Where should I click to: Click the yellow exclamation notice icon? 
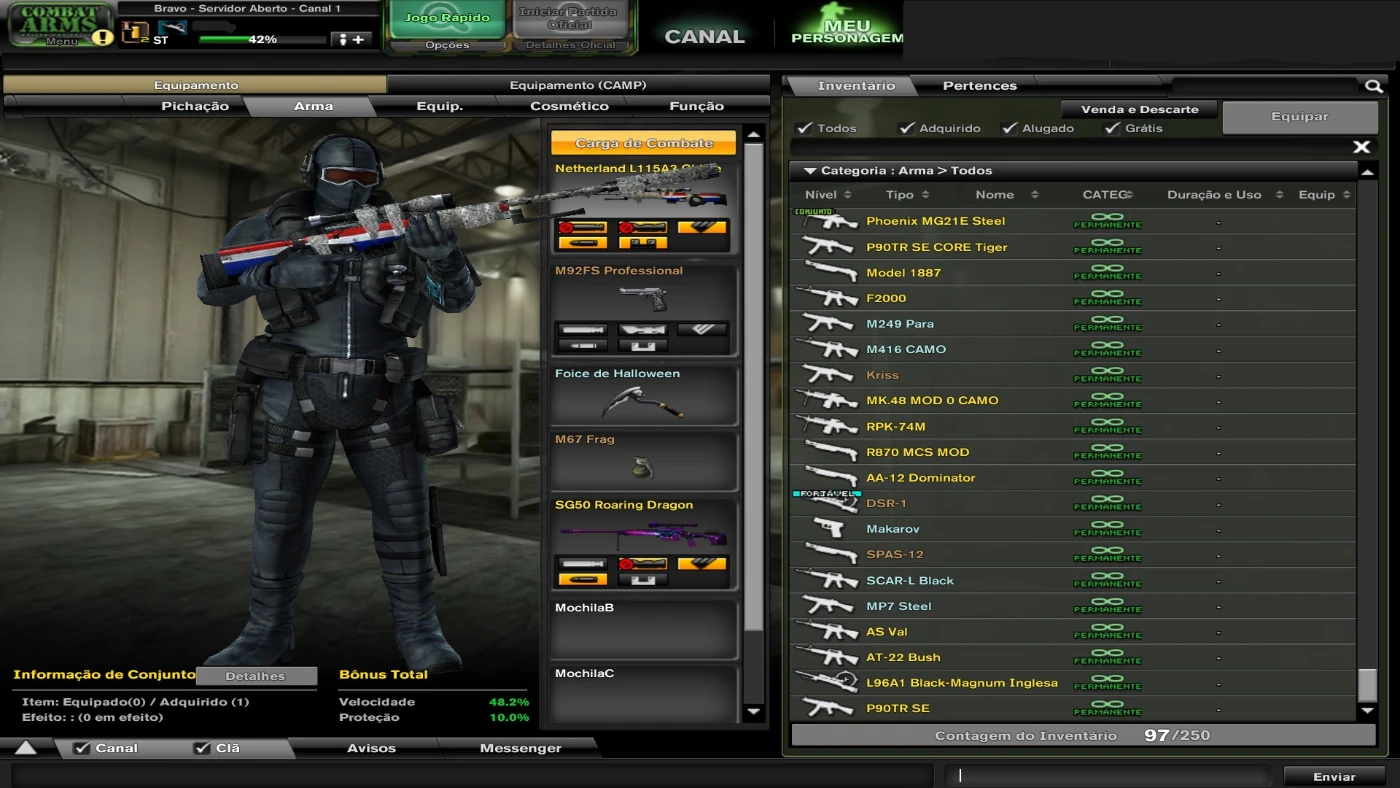(x=101, y=40)
